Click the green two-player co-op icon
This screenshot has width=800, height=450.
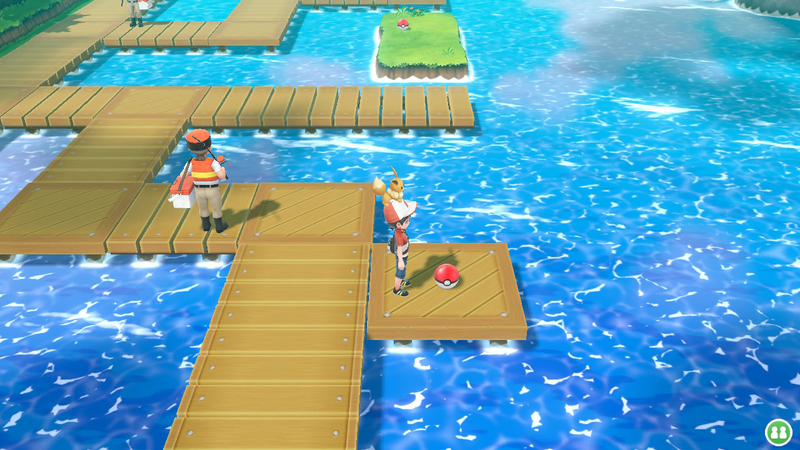point(777,432)
